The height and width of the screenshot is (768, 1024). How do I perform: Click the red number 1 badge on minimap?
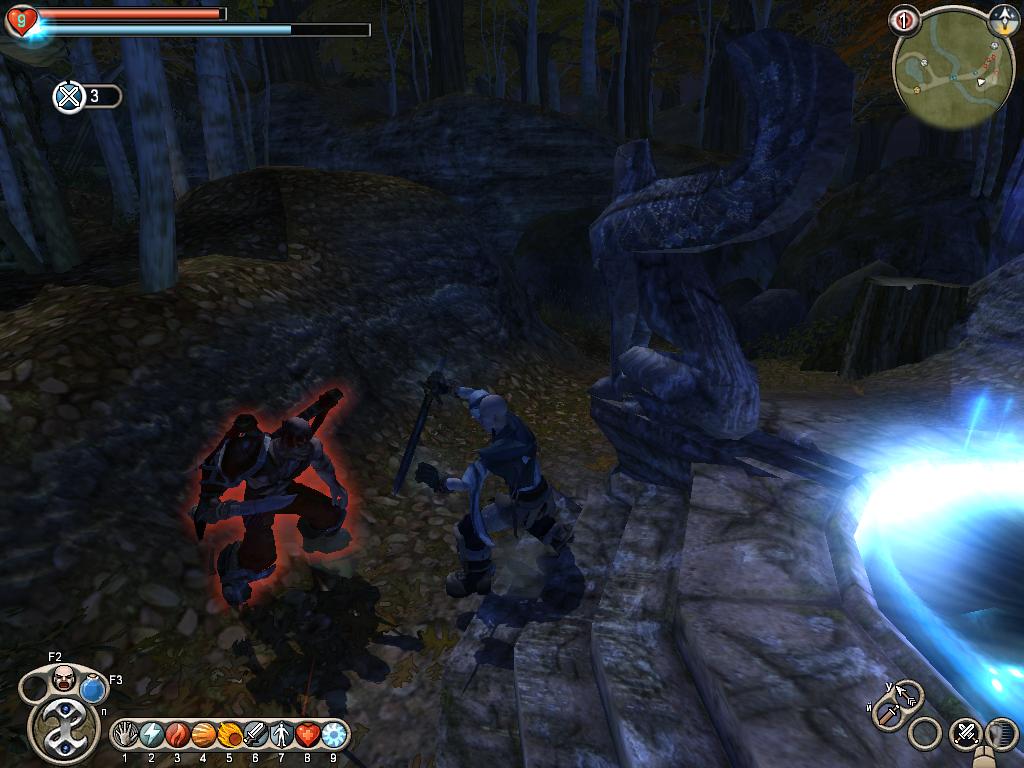[904, 19]
